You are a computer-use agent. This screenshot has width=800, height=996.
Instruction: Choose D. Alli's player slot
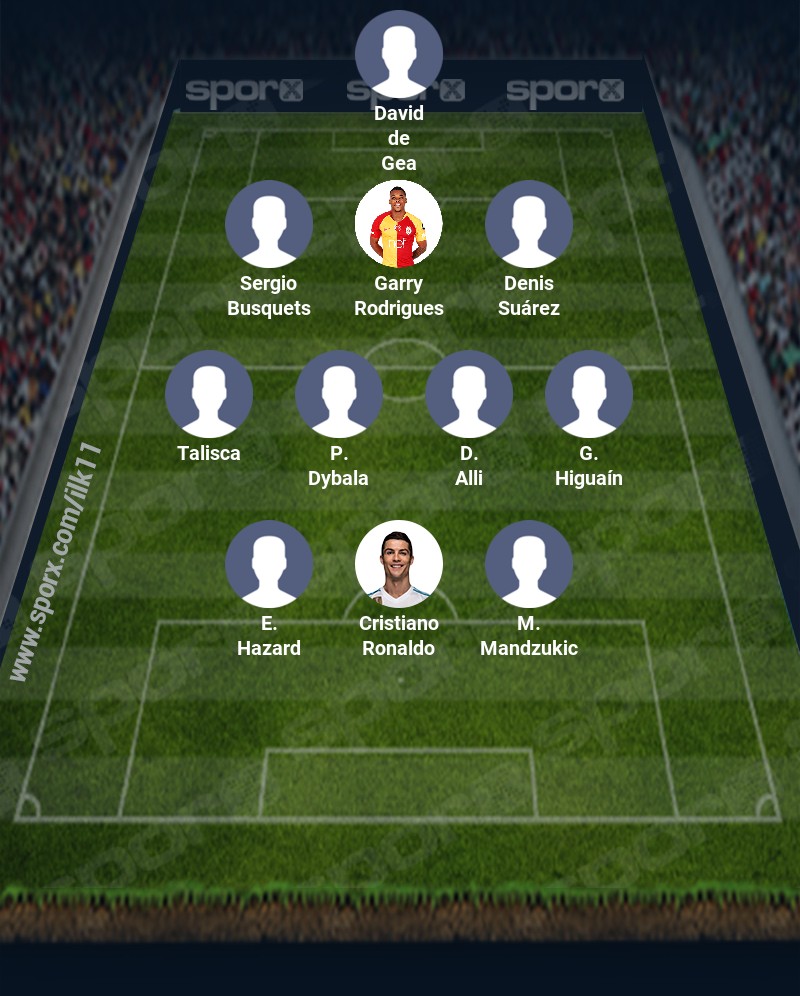[469, 394]
